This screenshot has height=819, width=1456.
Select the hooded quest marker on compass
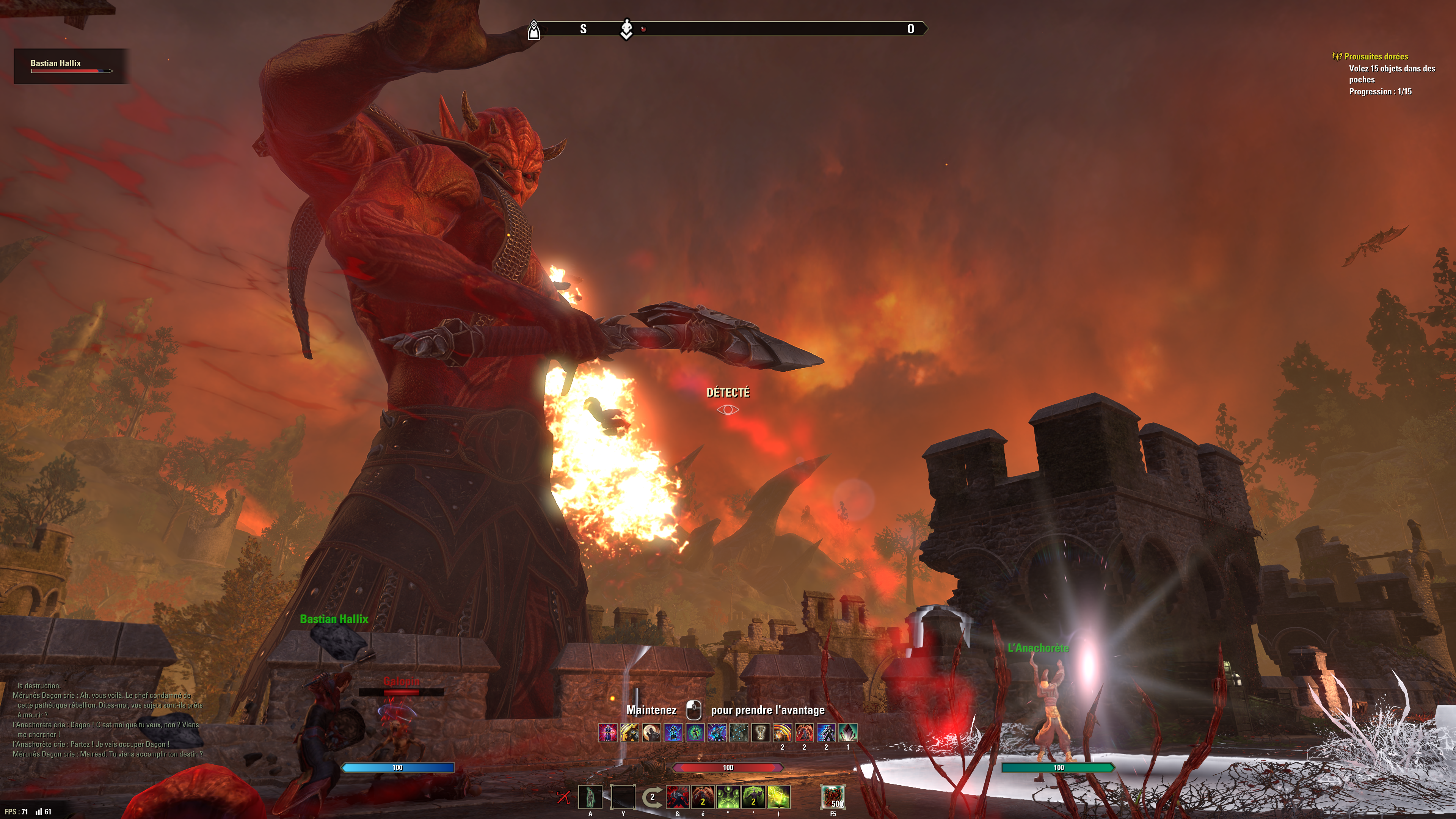[x=533, y=30]
